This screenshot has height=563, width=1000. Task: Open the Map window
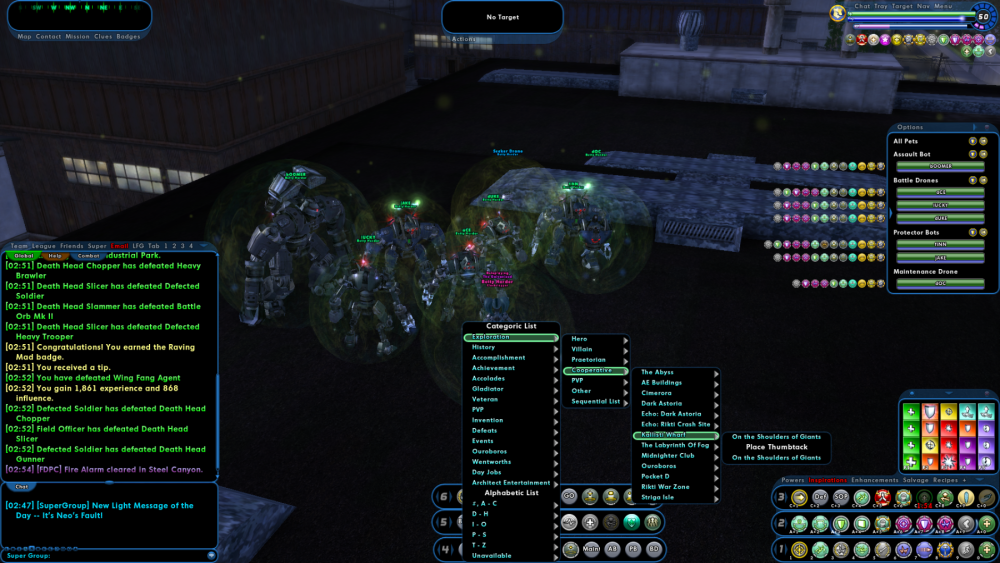[25, 36]
